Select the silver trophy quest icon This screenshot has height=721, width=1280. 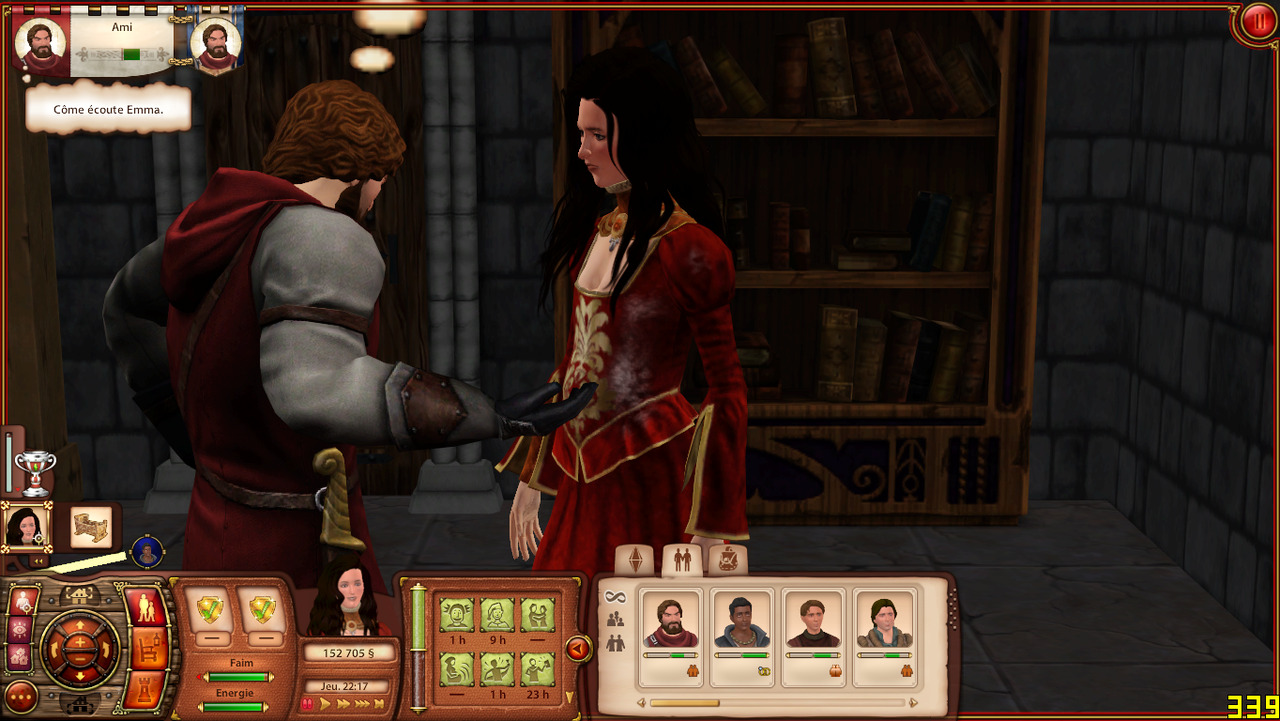(x=35, y=471)
